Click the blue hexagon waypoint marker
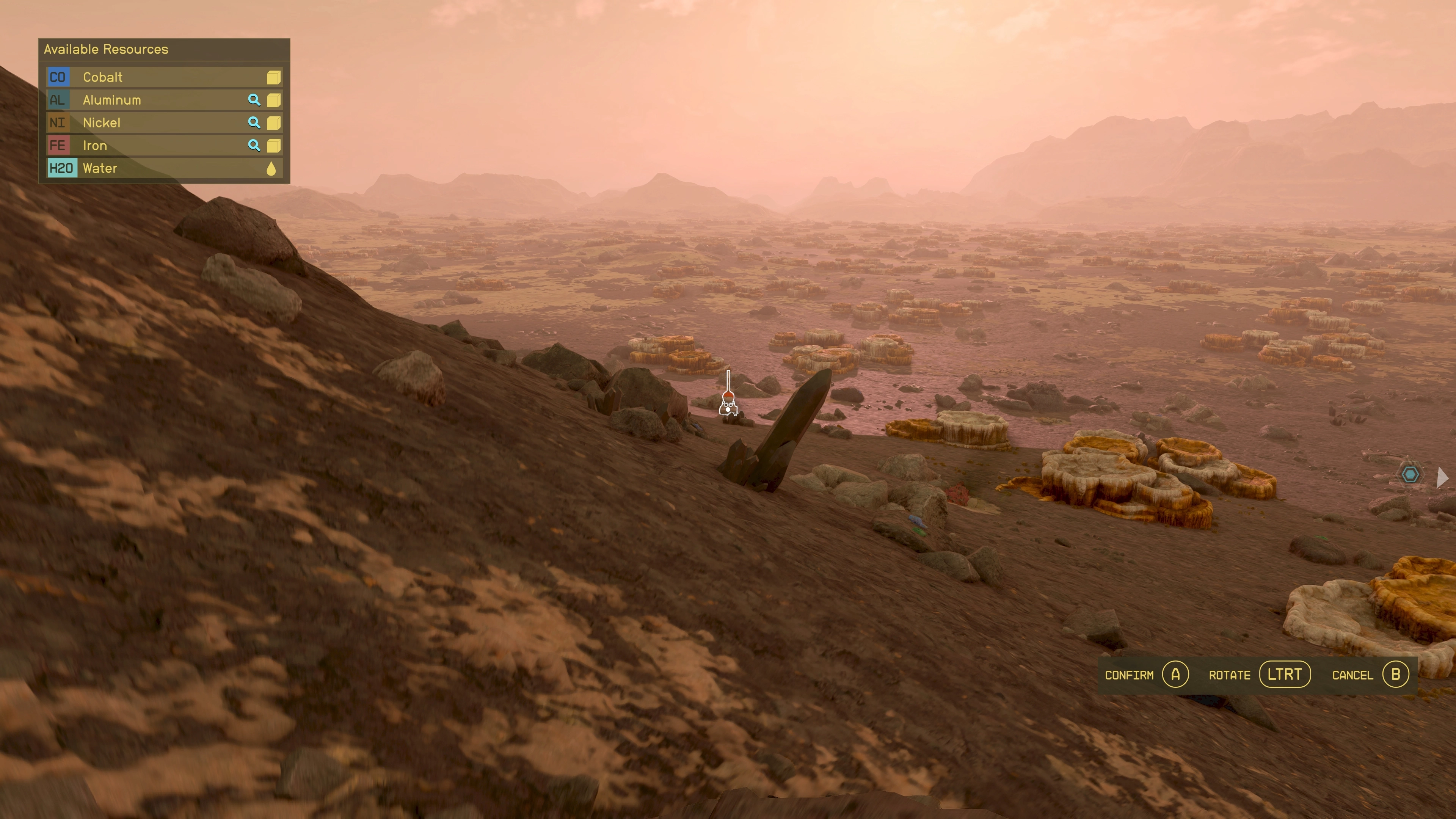Image resolution: width=1456 pixels, height=819 pixels. tap(1410, 474)
